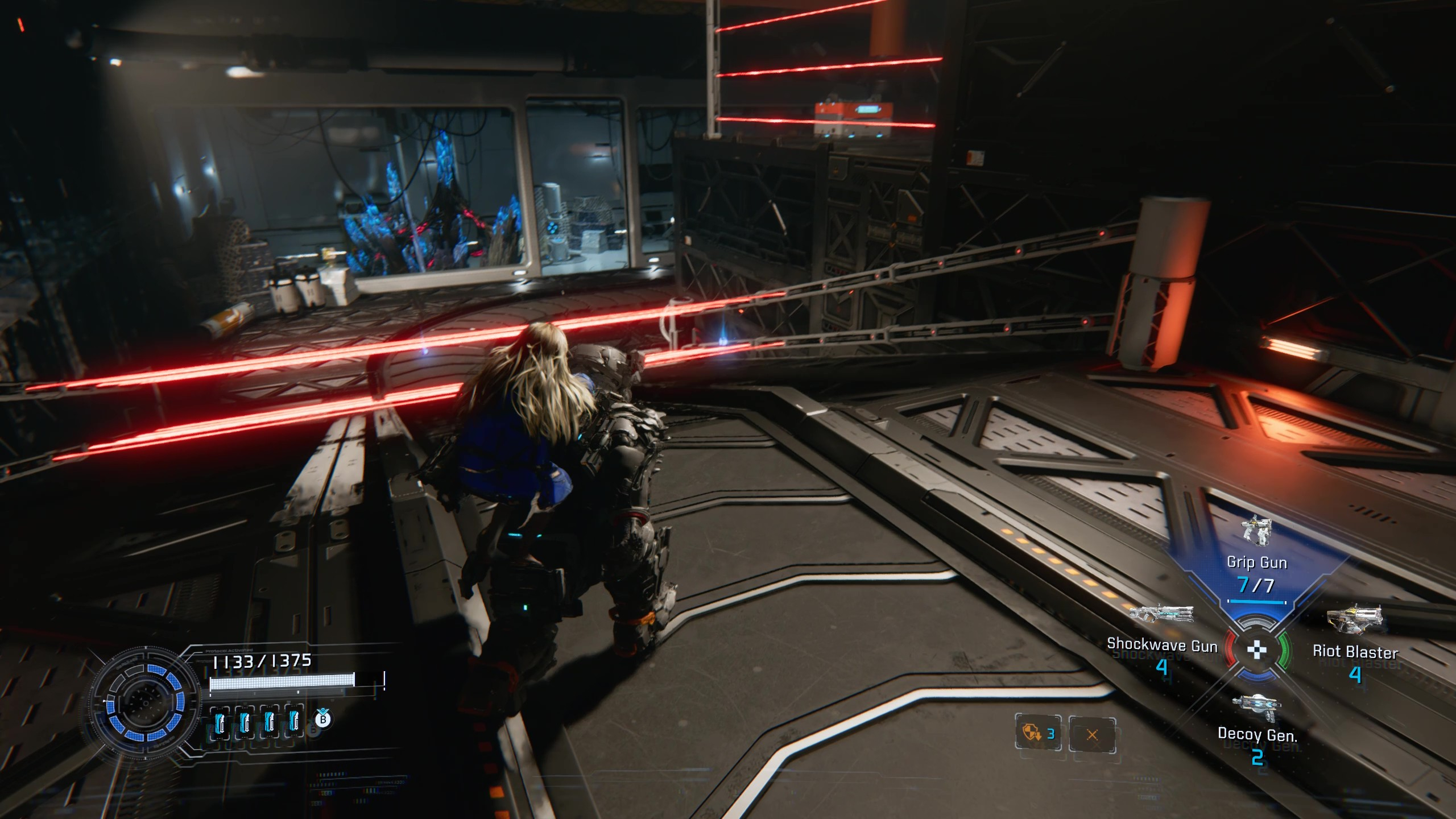Click the Grip Gun 7/7 ammo counter

click(x=1258, y=584)
